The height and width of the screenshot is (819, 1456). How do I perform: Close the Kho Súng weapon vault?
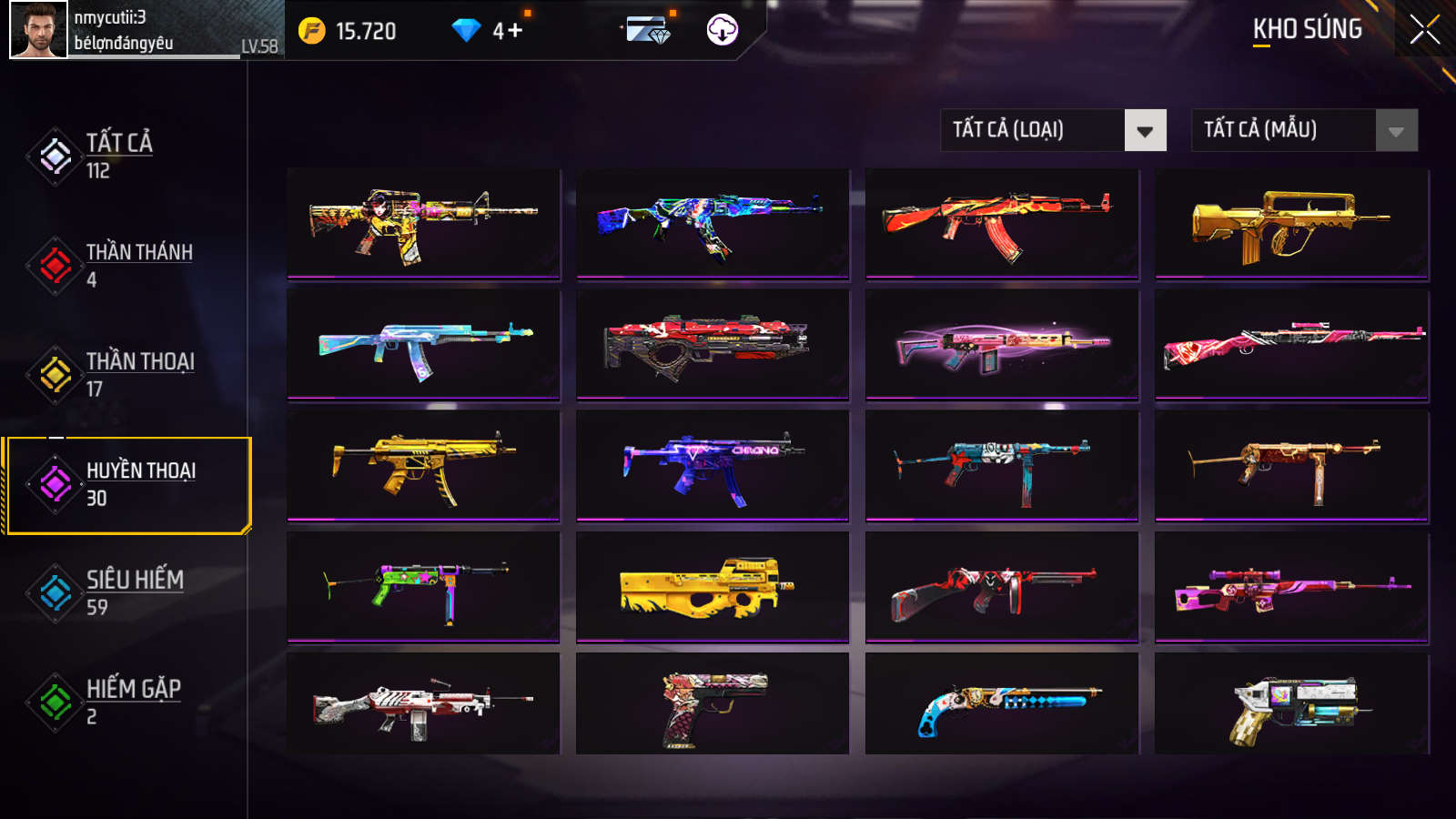pos(1424,30)
